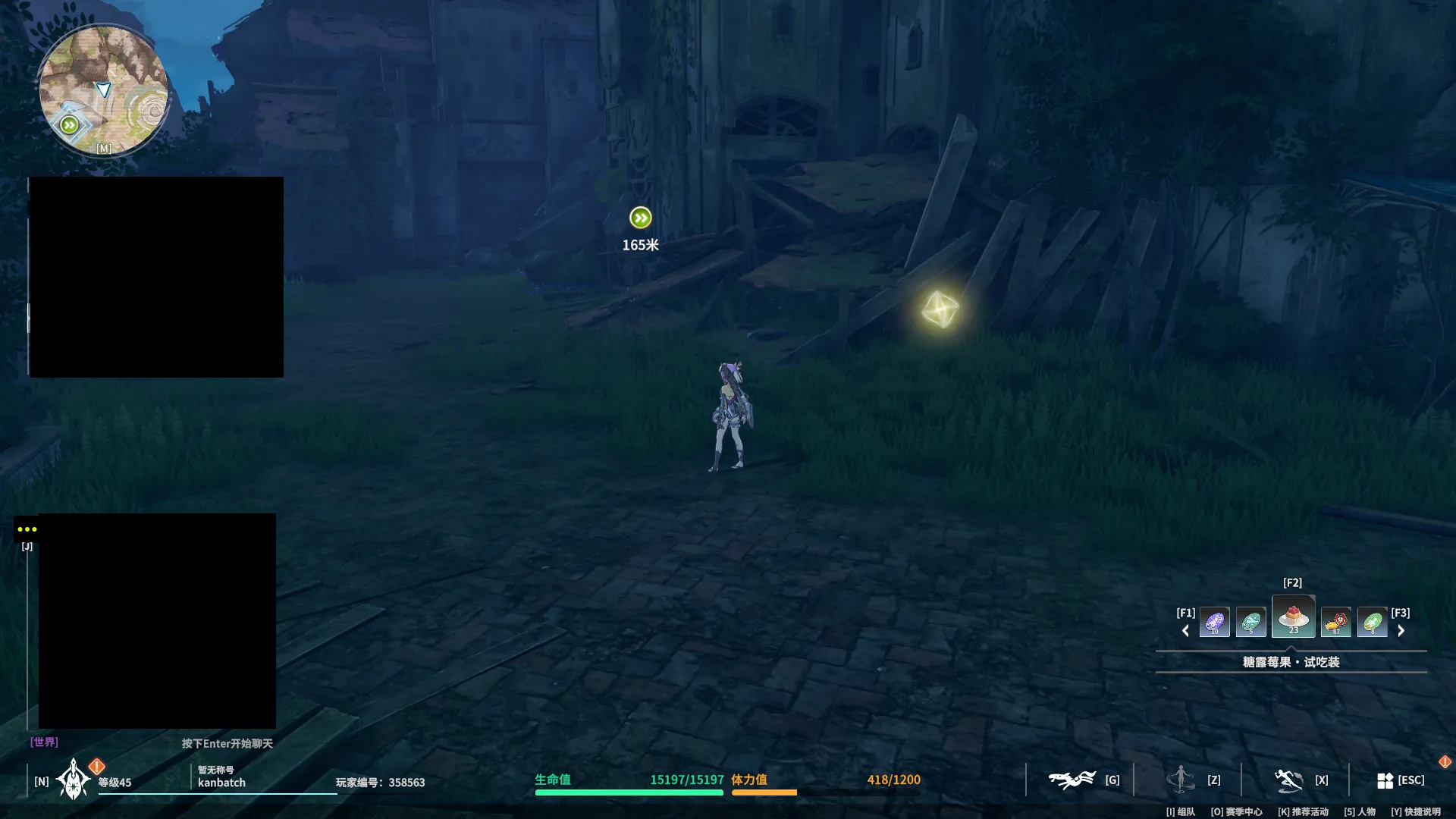Select the purple oval item slot
1456x819 pixels.
(1214, 623)
